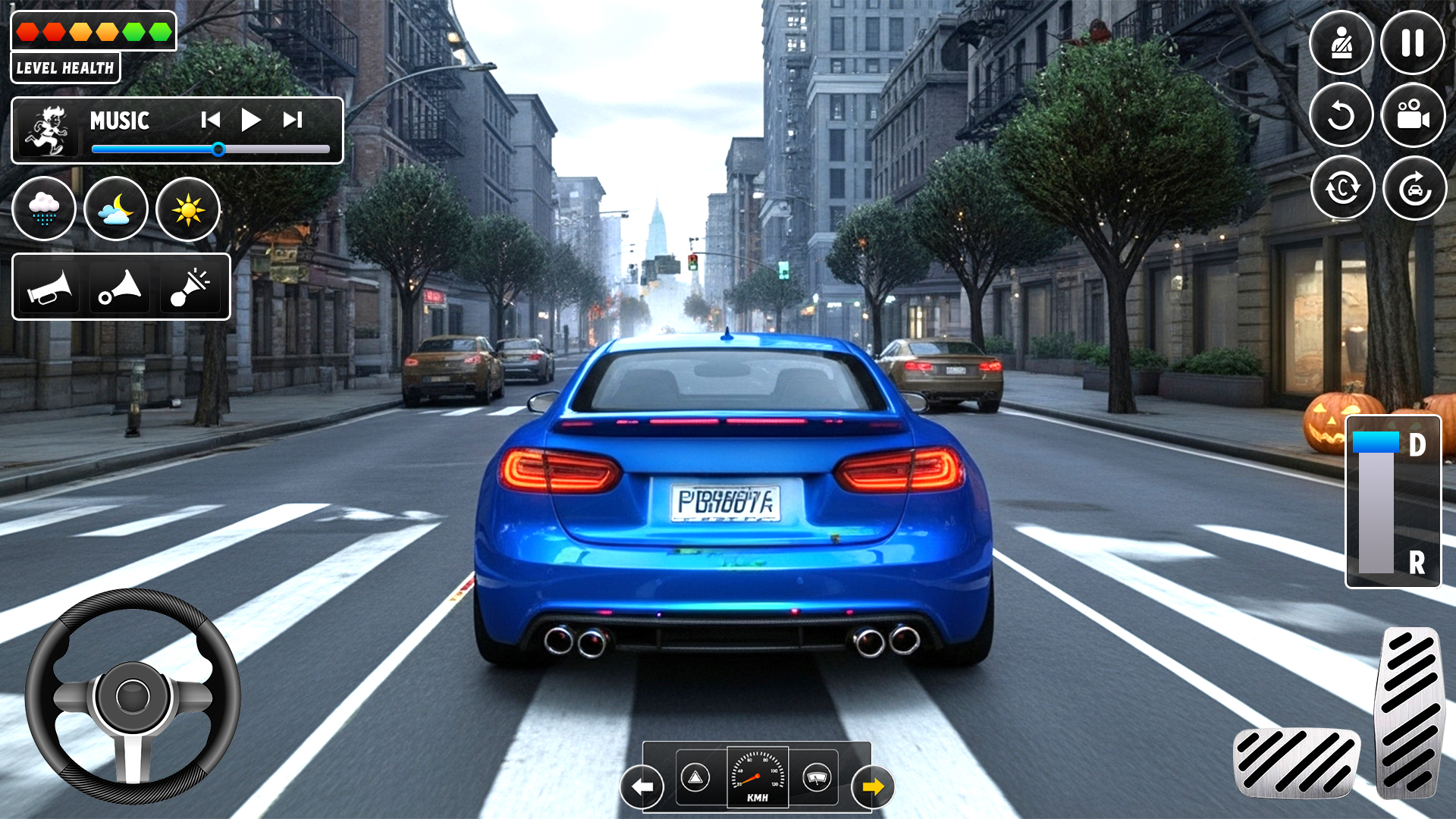Screen dimensions: 1456x819
Task: Click the music volume slider handle
Action: (218, 149)
